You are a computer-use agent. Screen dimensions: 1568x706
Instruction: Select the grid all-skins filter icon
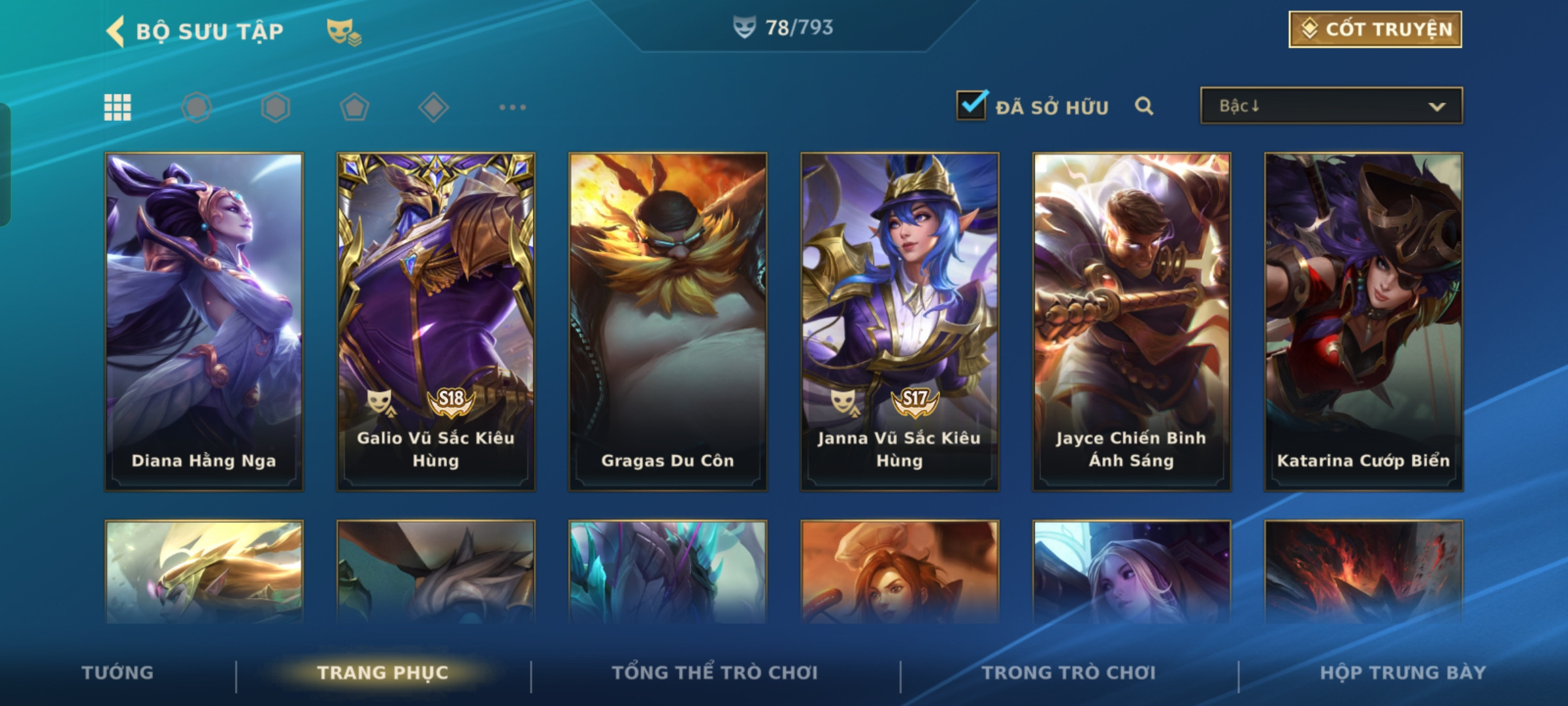(x=118, y=107)
